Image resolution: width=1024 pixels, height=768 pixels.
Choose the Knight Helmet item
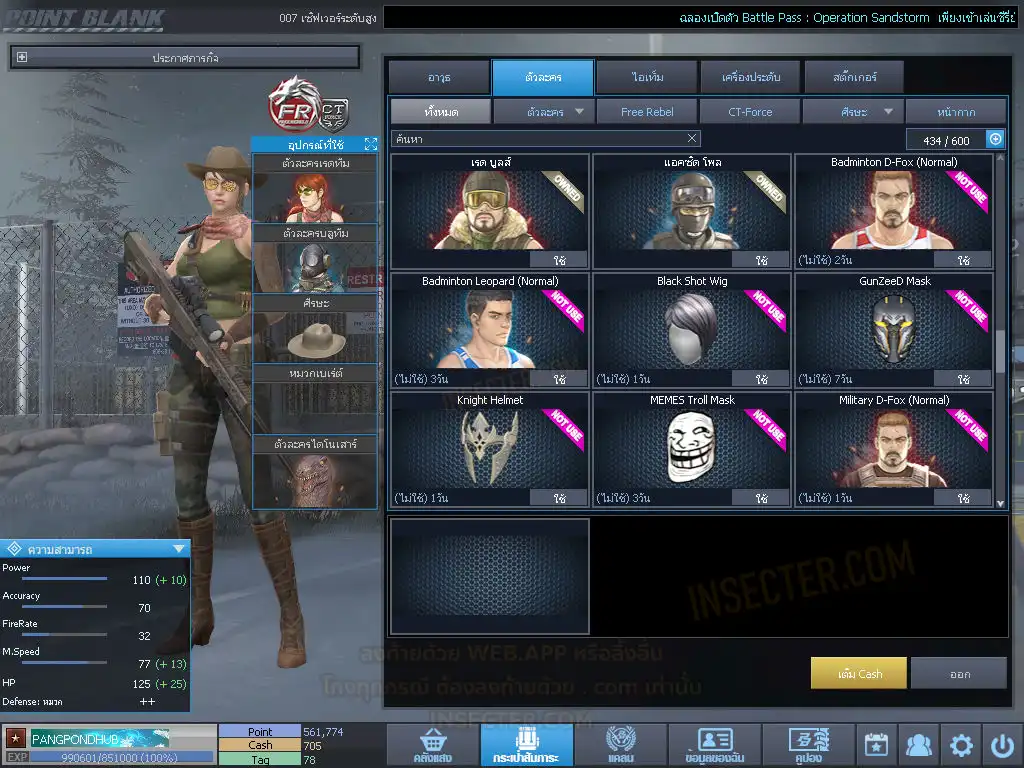490,448
